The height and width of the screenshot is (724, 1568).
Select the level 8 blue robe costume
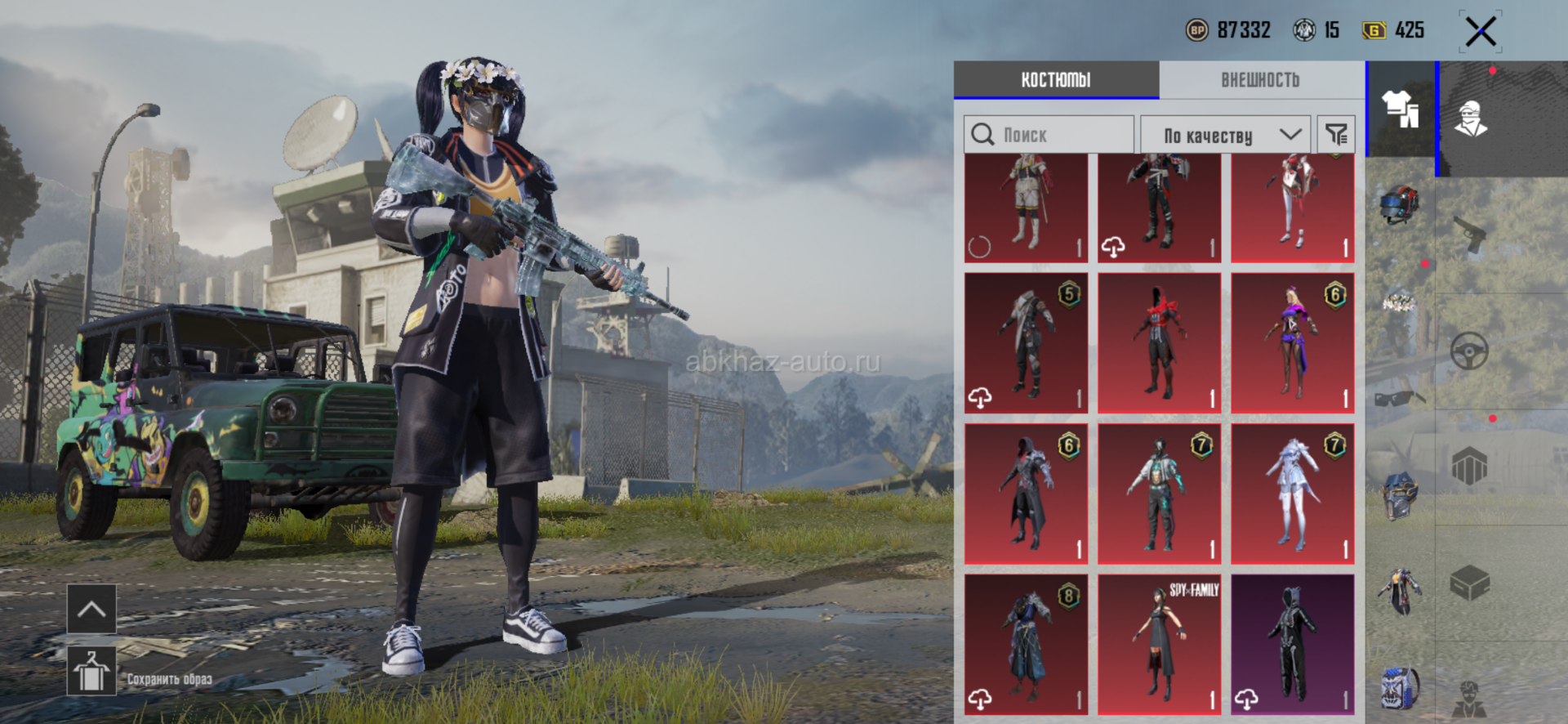pyautogui.click(x=1026, y=644)
